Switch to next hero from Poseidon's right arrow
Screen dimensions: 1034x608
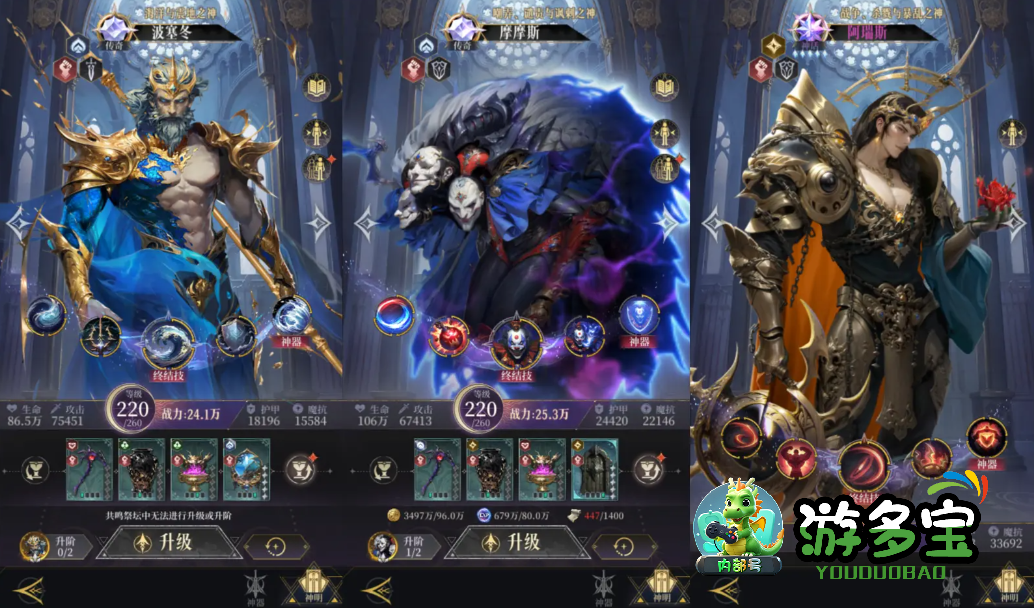click(319, 224)
